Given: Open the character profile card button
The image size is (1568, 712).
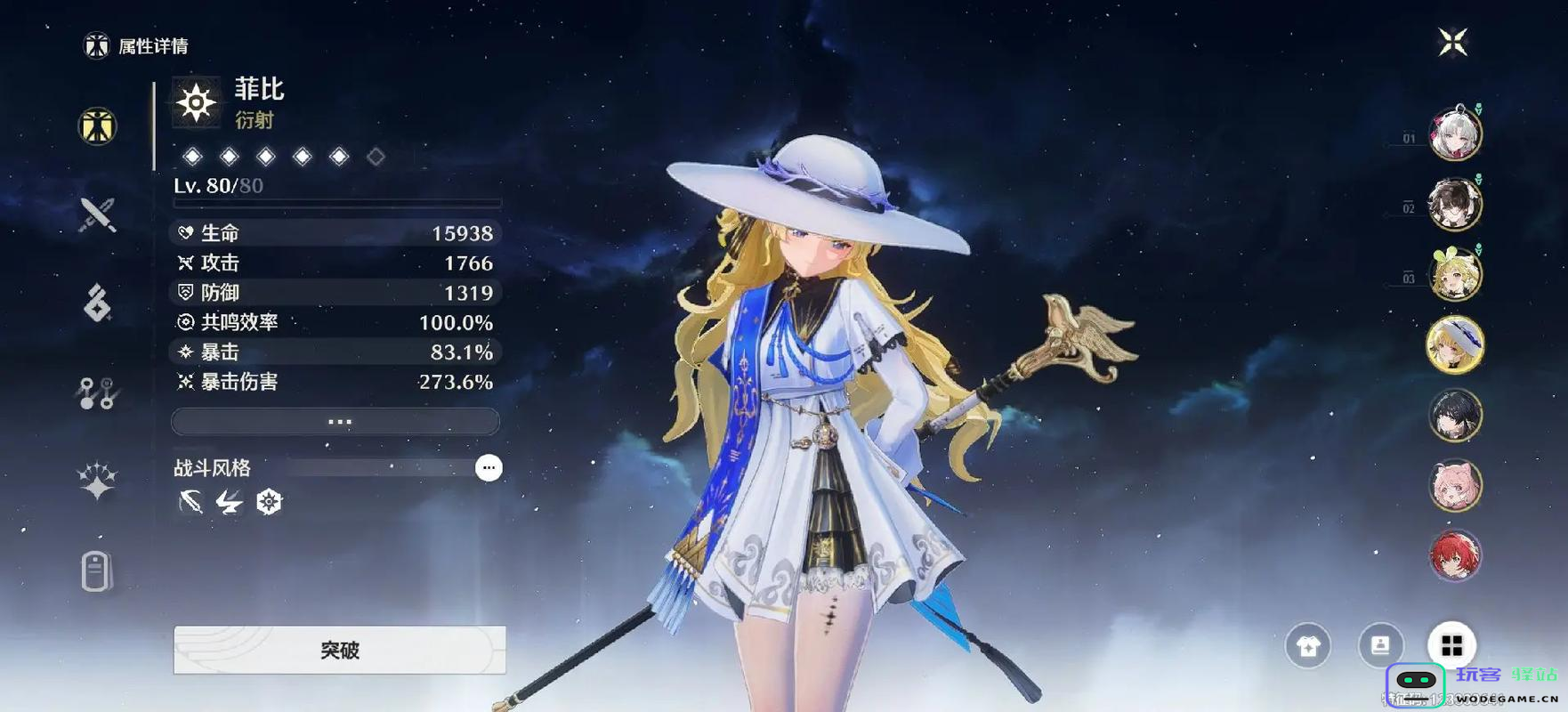Looking at the screenshot, I should 1380,645.
